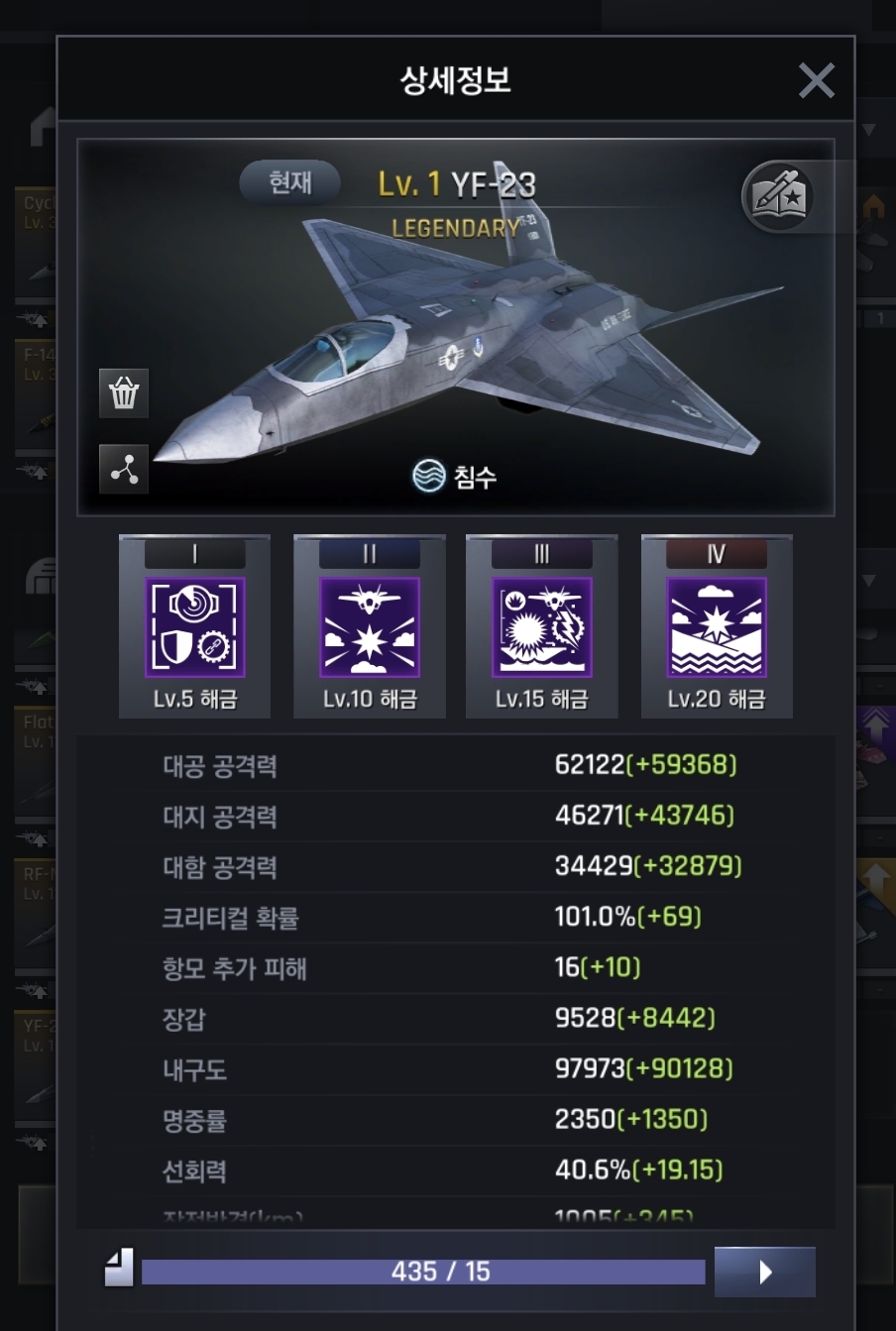Select skill I unlocked at Lv.5

195,627
